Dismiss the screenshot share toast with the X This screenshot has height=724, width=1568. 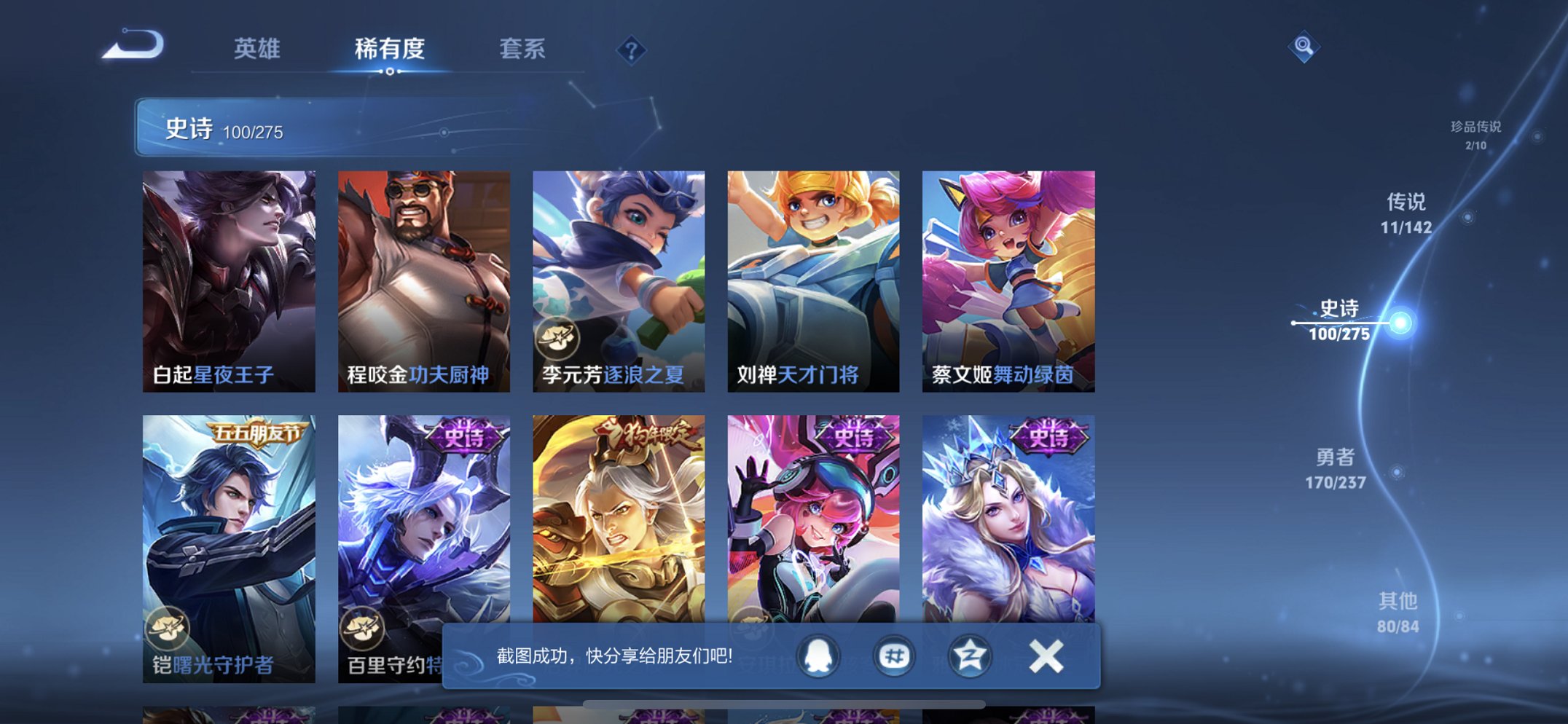(x=1046, y=655)
